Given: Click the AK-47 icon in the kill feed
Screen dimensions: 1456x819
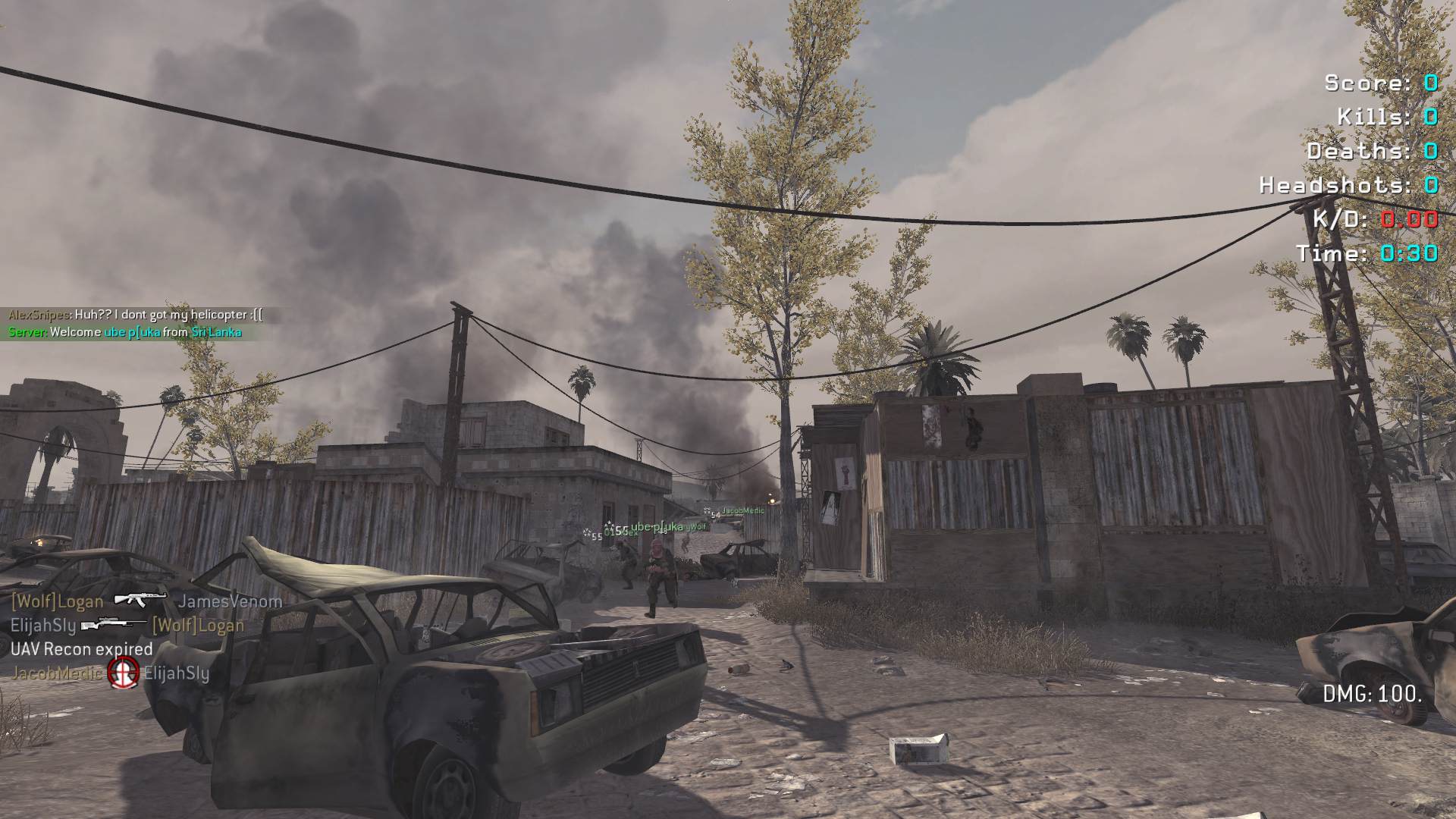Looking at the screenshot, I should [x=140, y=599].
